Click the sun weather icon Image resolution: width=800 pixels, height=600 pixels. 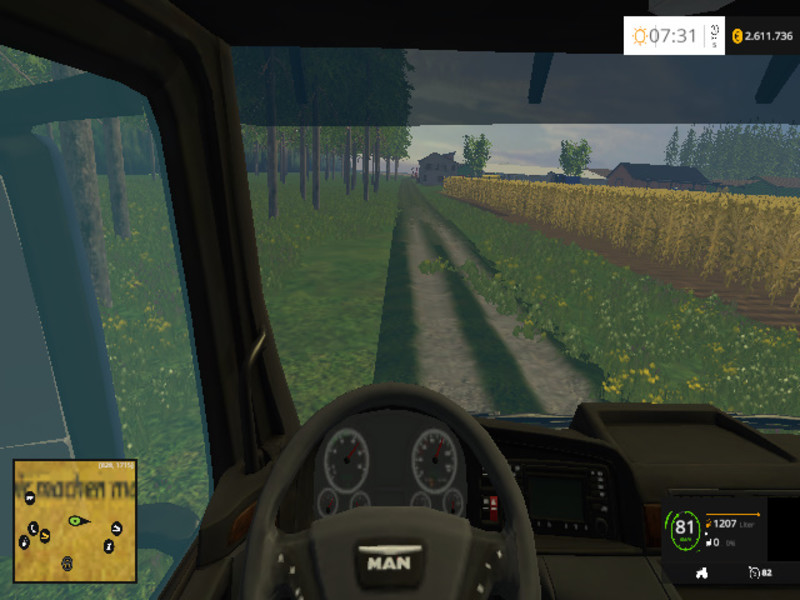[x=639, y=37]
